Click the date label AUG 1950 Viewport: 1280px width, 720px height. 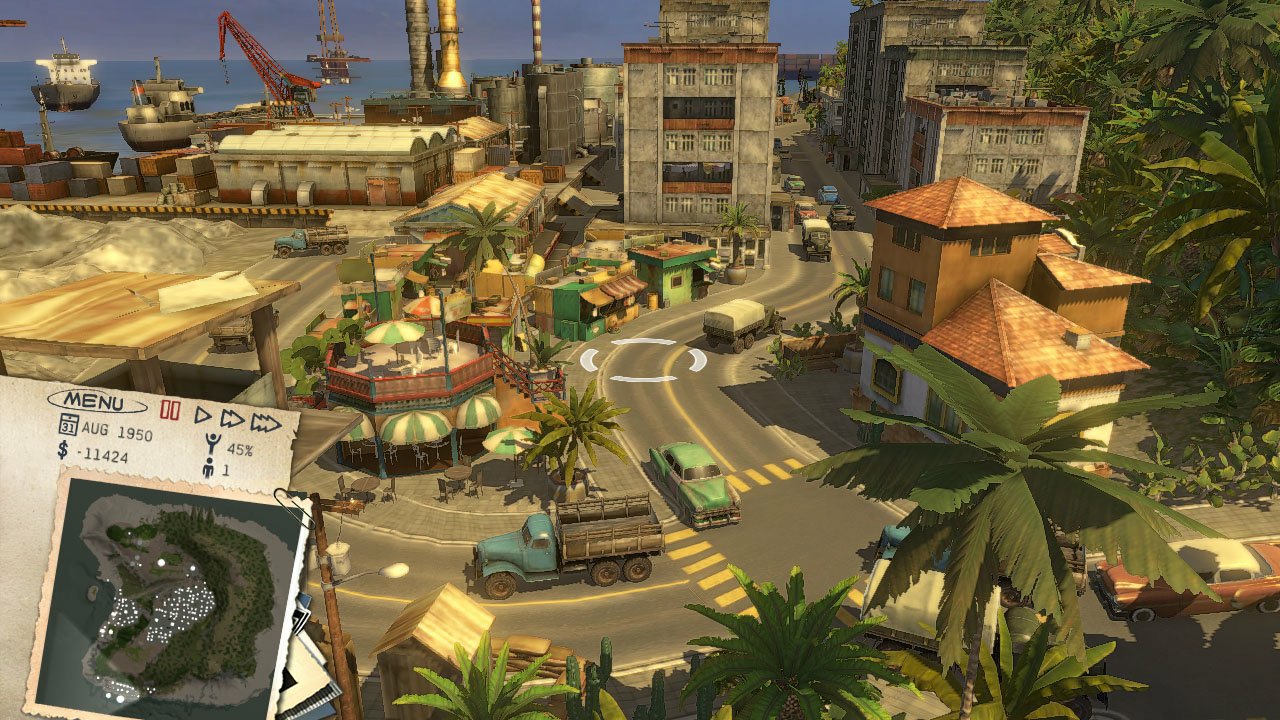(116, 431)
